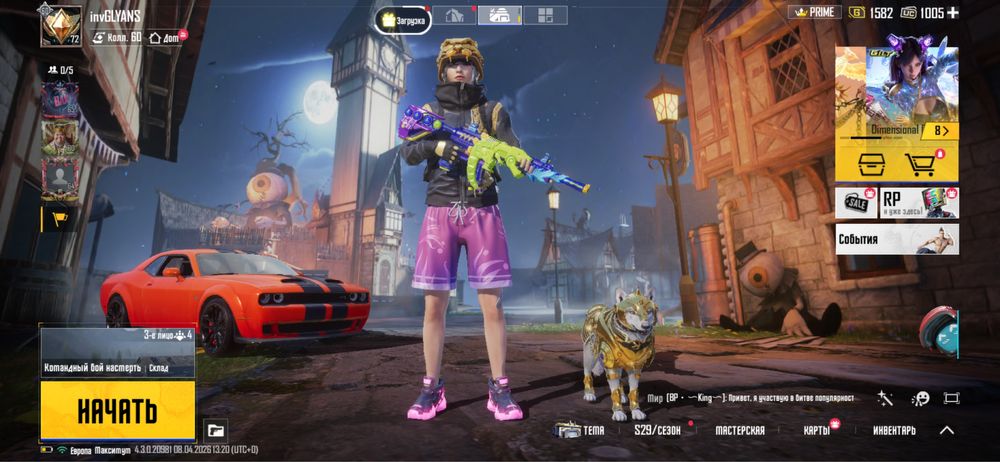
Task: Open the ИНВЕНТАРЬ inventory menu
Action: [893, 430]
